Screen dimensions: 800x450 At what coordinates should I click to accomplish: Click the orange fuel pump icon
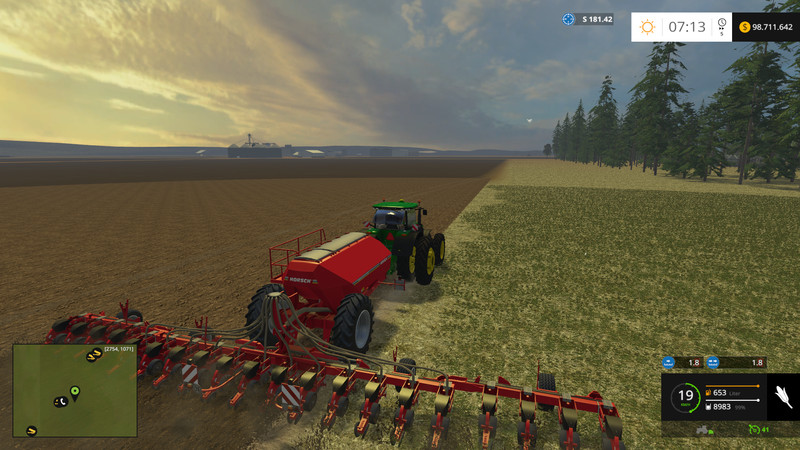[708, 392]
